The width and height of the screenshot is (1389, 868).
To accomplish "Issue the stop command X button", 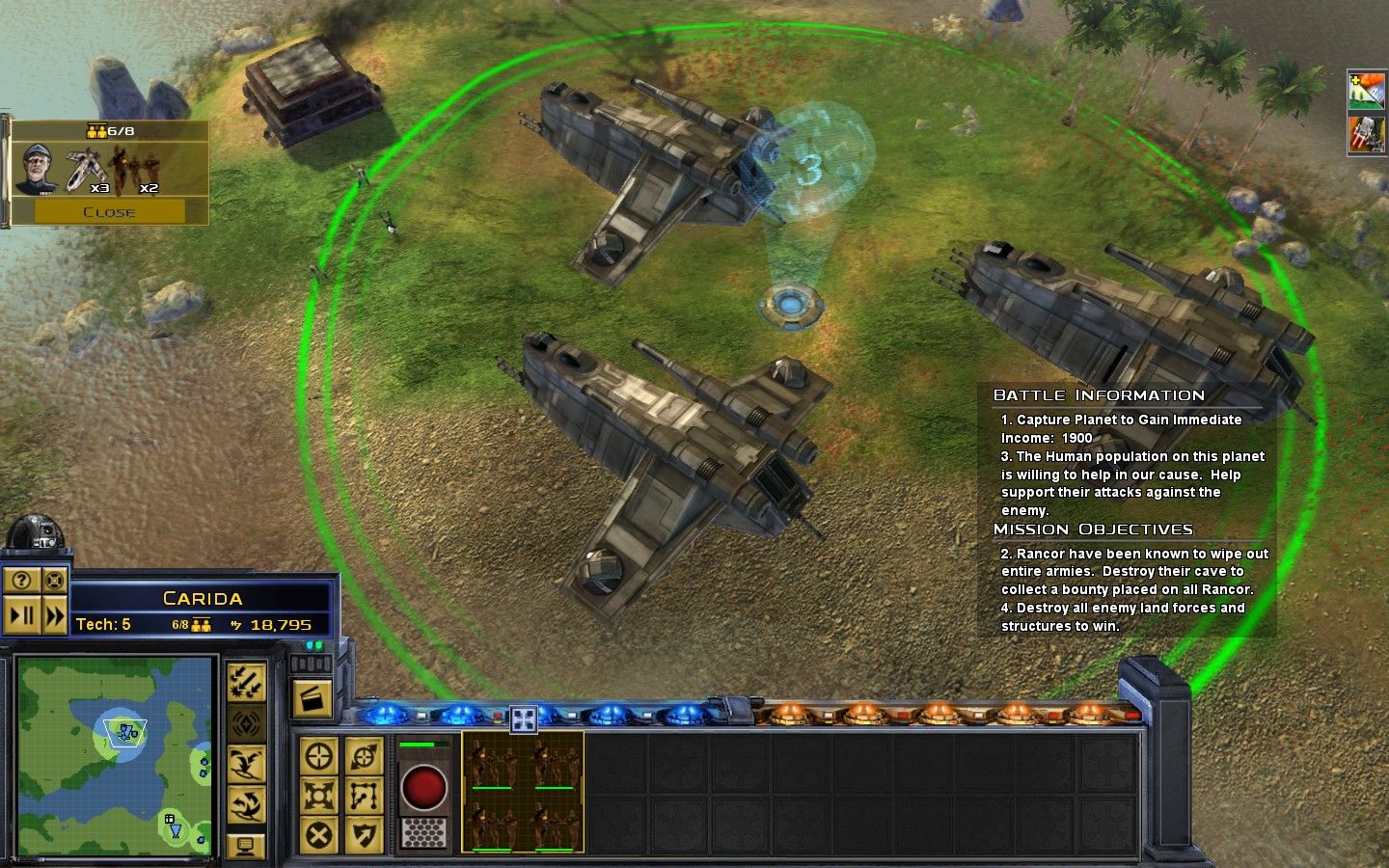I will (318, 835).
